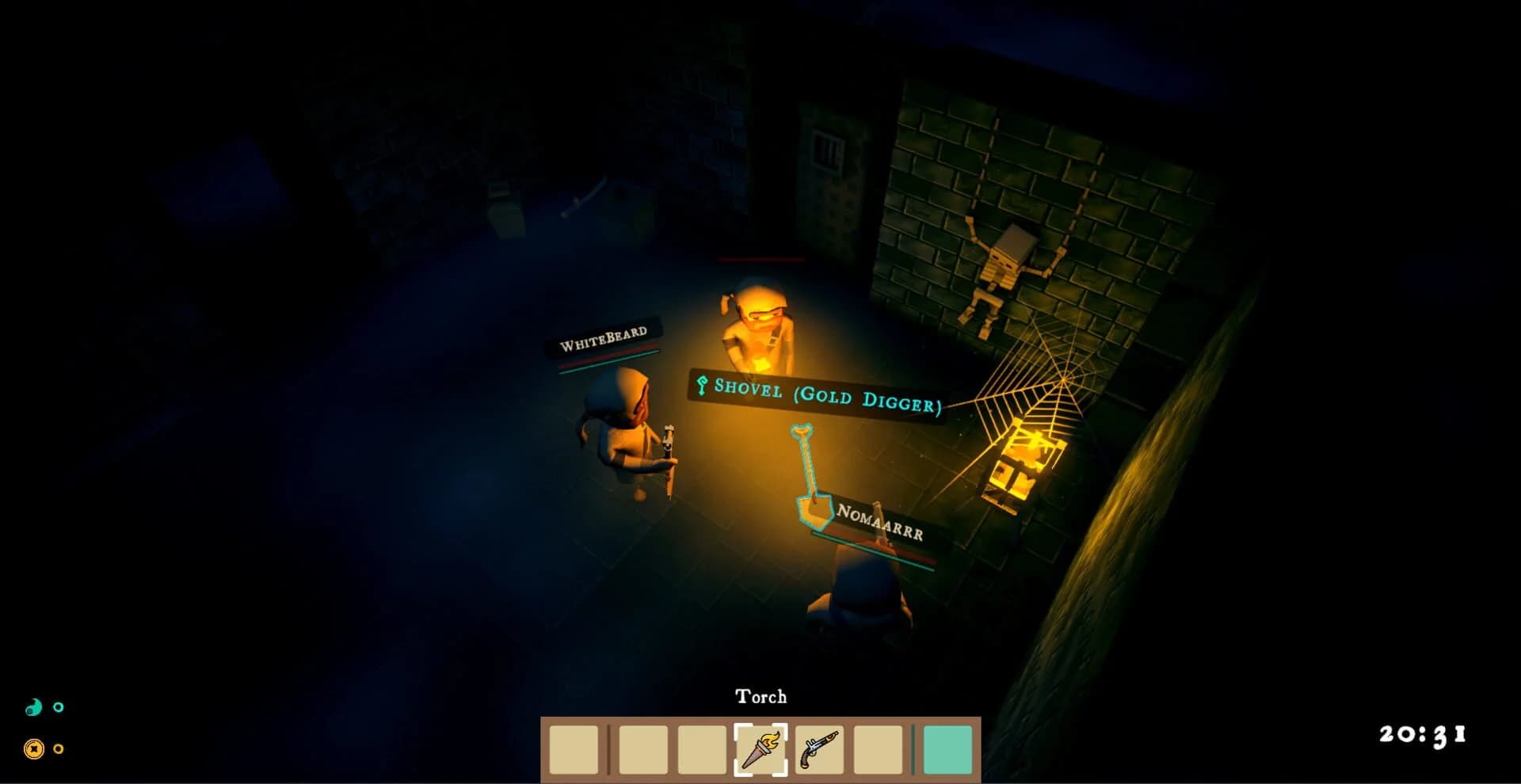Click the empty slot right of the pistol

(x=879, y=748)
